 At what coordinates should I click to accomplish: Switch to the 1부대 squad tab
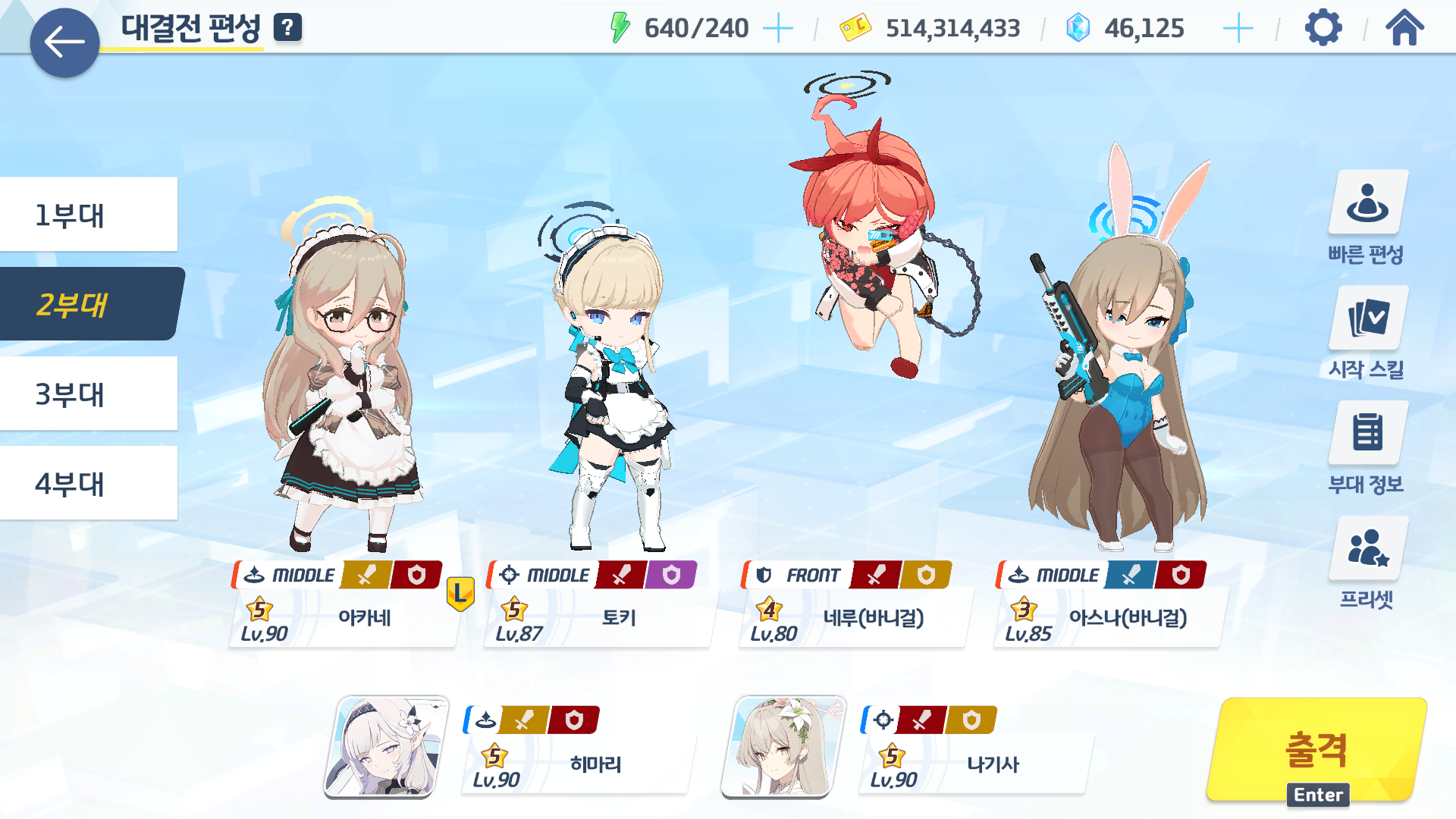pos(89,215)
